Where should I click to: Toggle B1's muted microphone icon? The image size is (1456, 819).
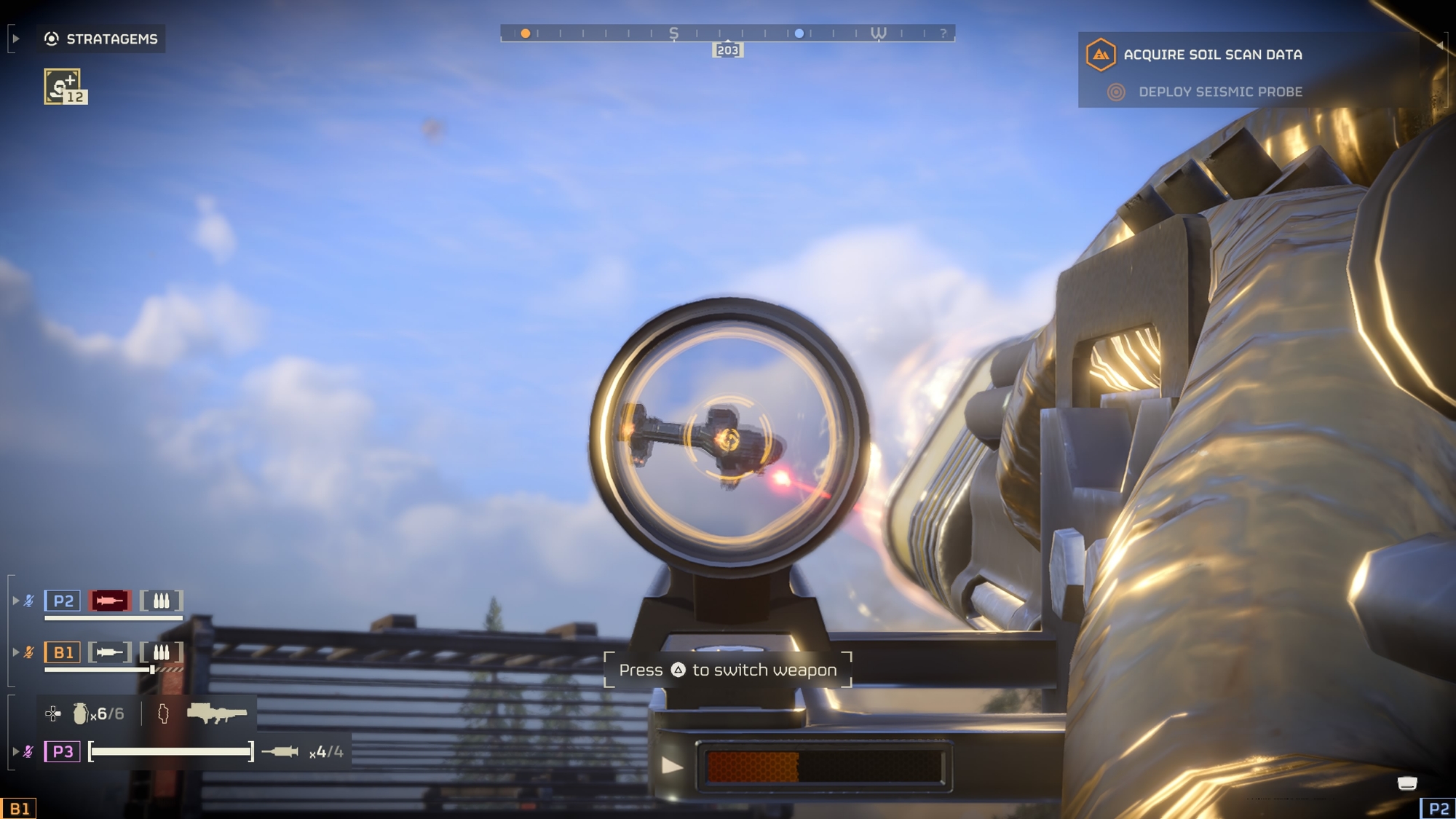[29, 652]
